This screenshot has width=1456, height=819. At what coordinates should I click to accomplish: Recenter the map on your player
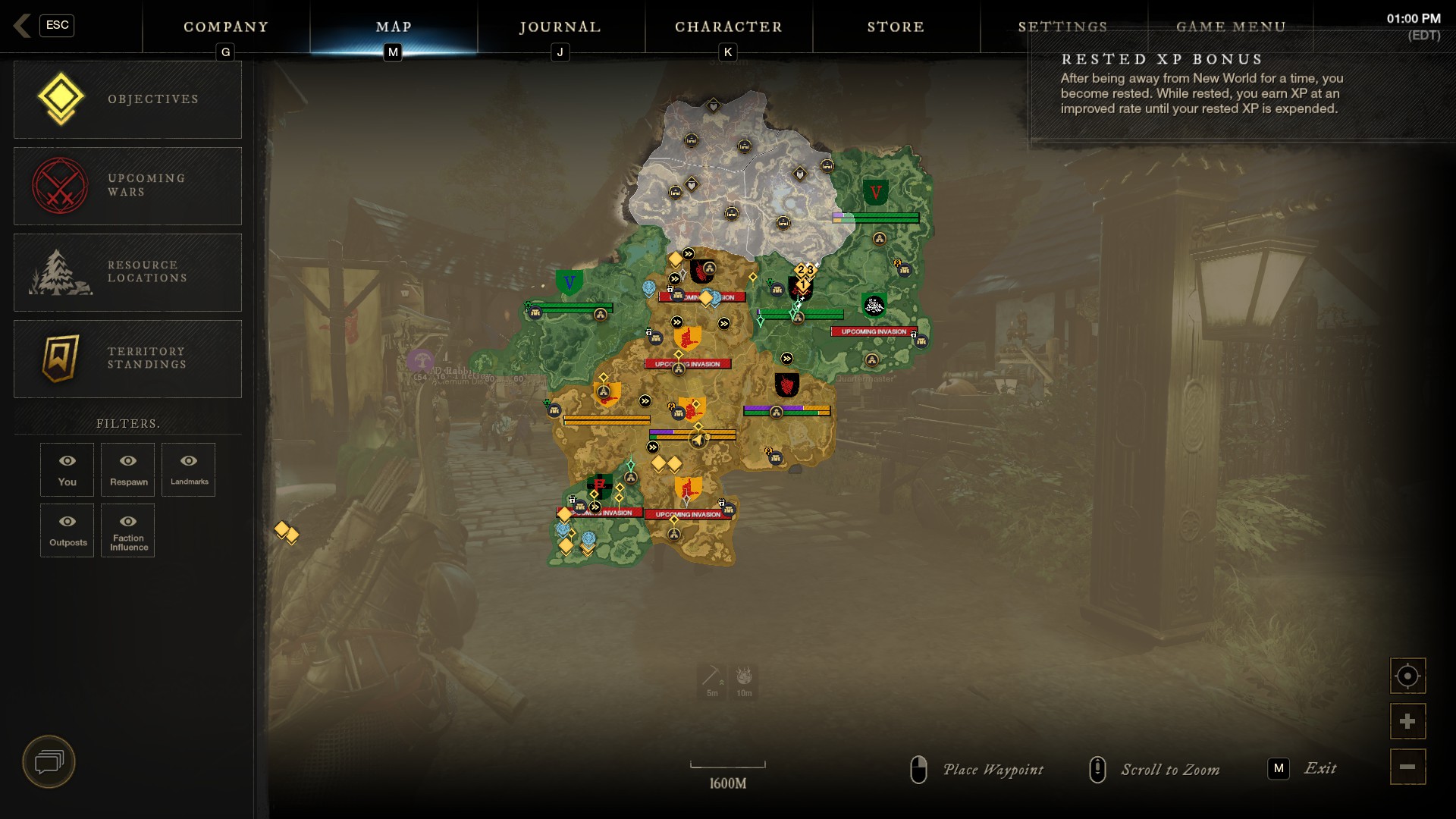pyautogui.click(x=1407, y=675)
